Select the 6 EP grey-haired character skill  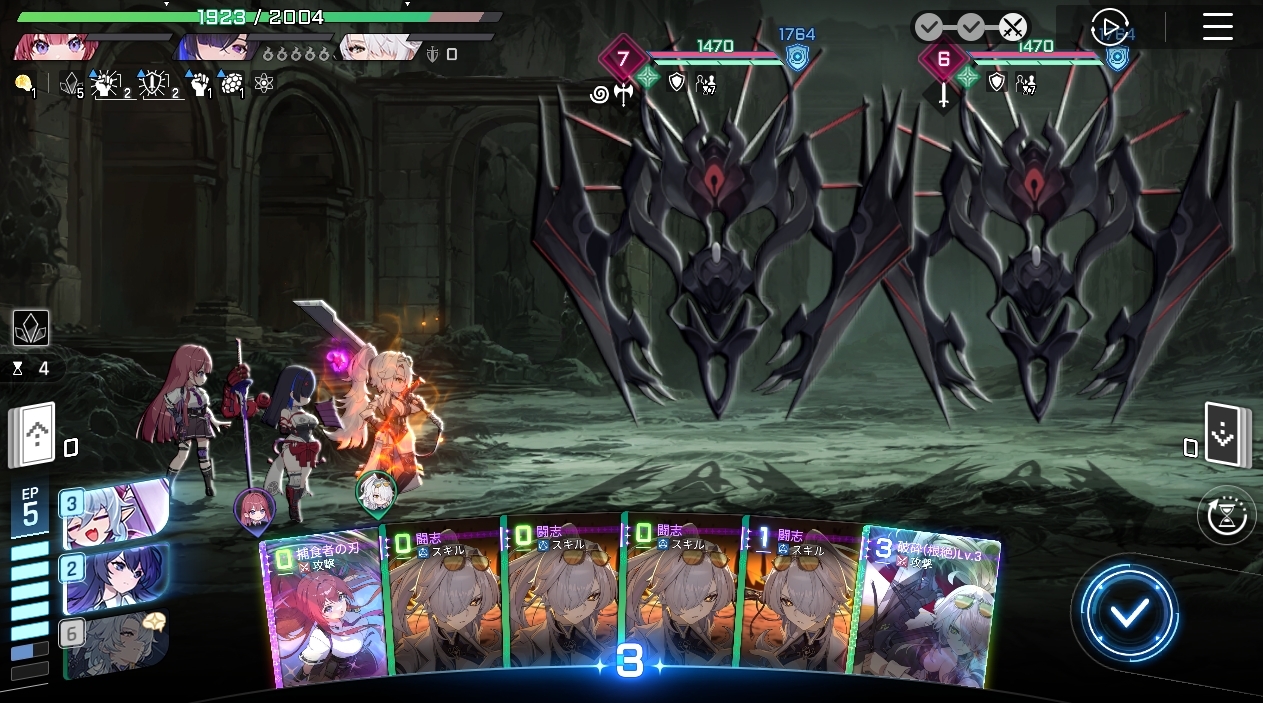point(112,642)
